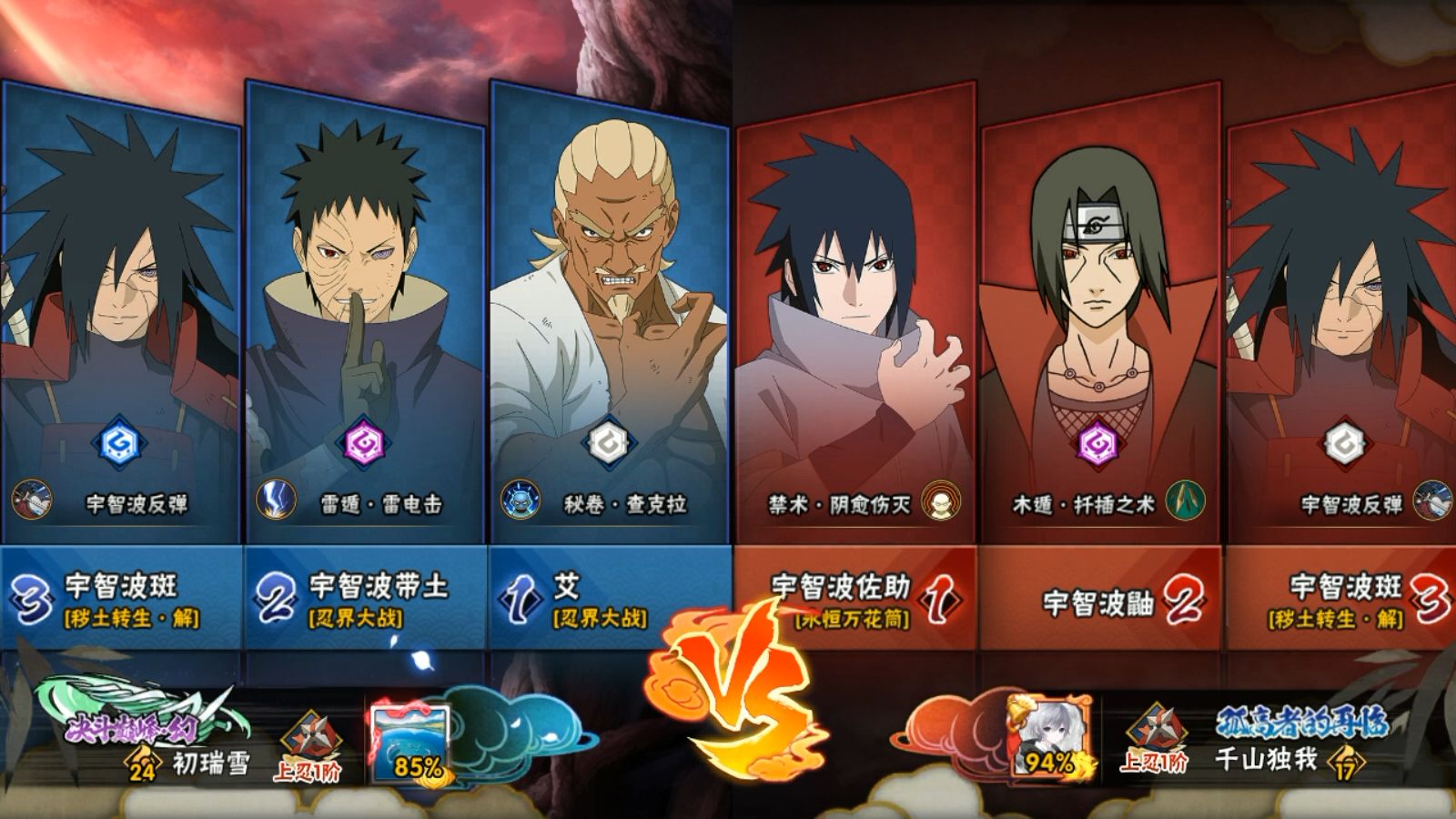Tap the 雷遁·雷电击 skill icon
Screen dimensions: 1456x819
[275, 501]
